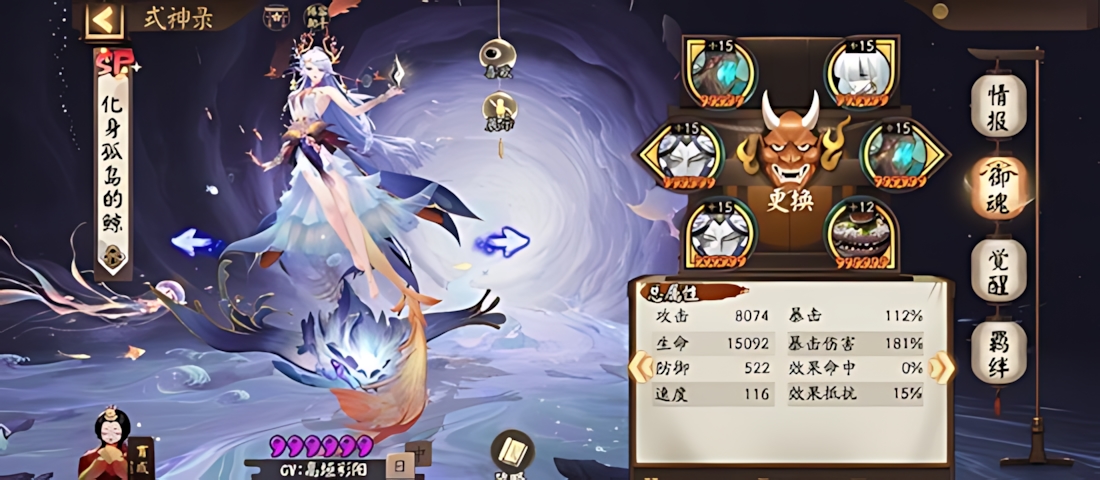The image size is (1100, 480).
Task: Go back with the arrow beside 式神录
Action: point(104,20)
